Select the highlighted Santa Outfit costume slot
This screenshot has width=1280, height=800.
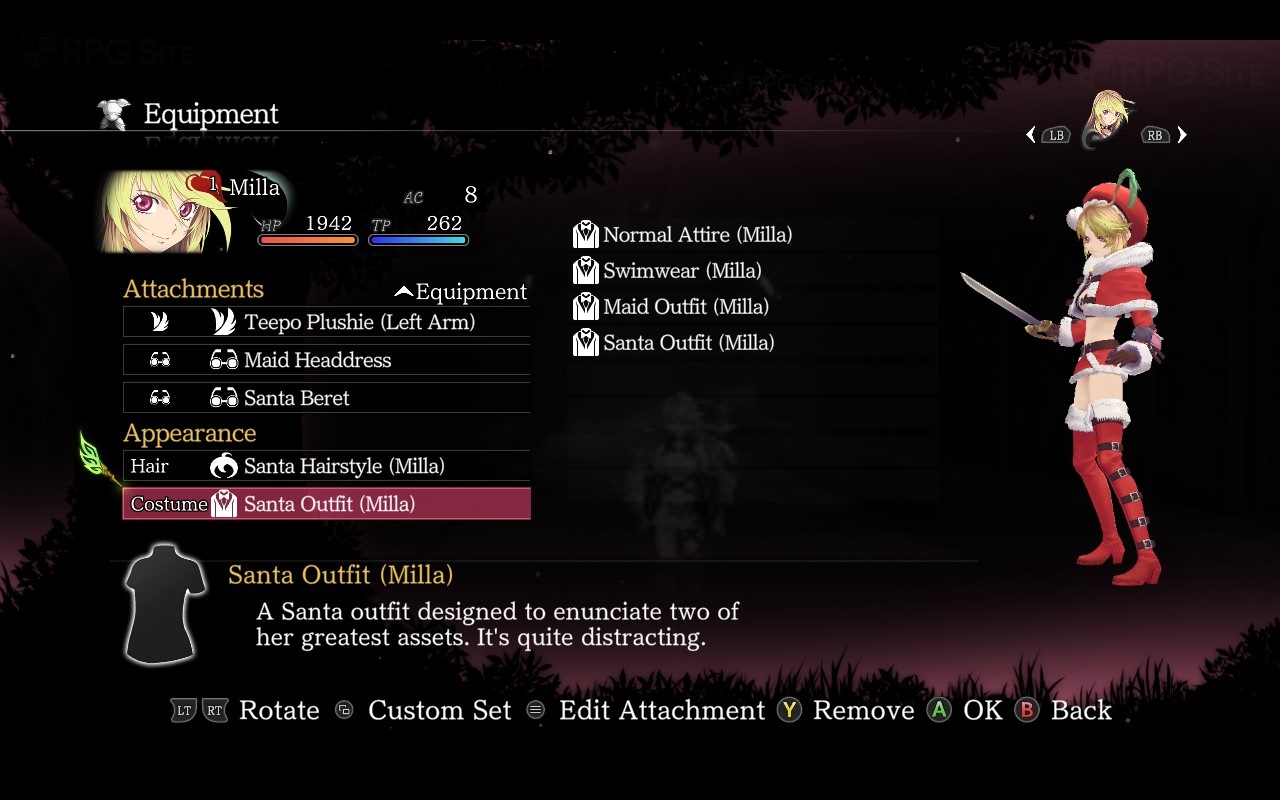pyautogui.click(x=327, y=504)
